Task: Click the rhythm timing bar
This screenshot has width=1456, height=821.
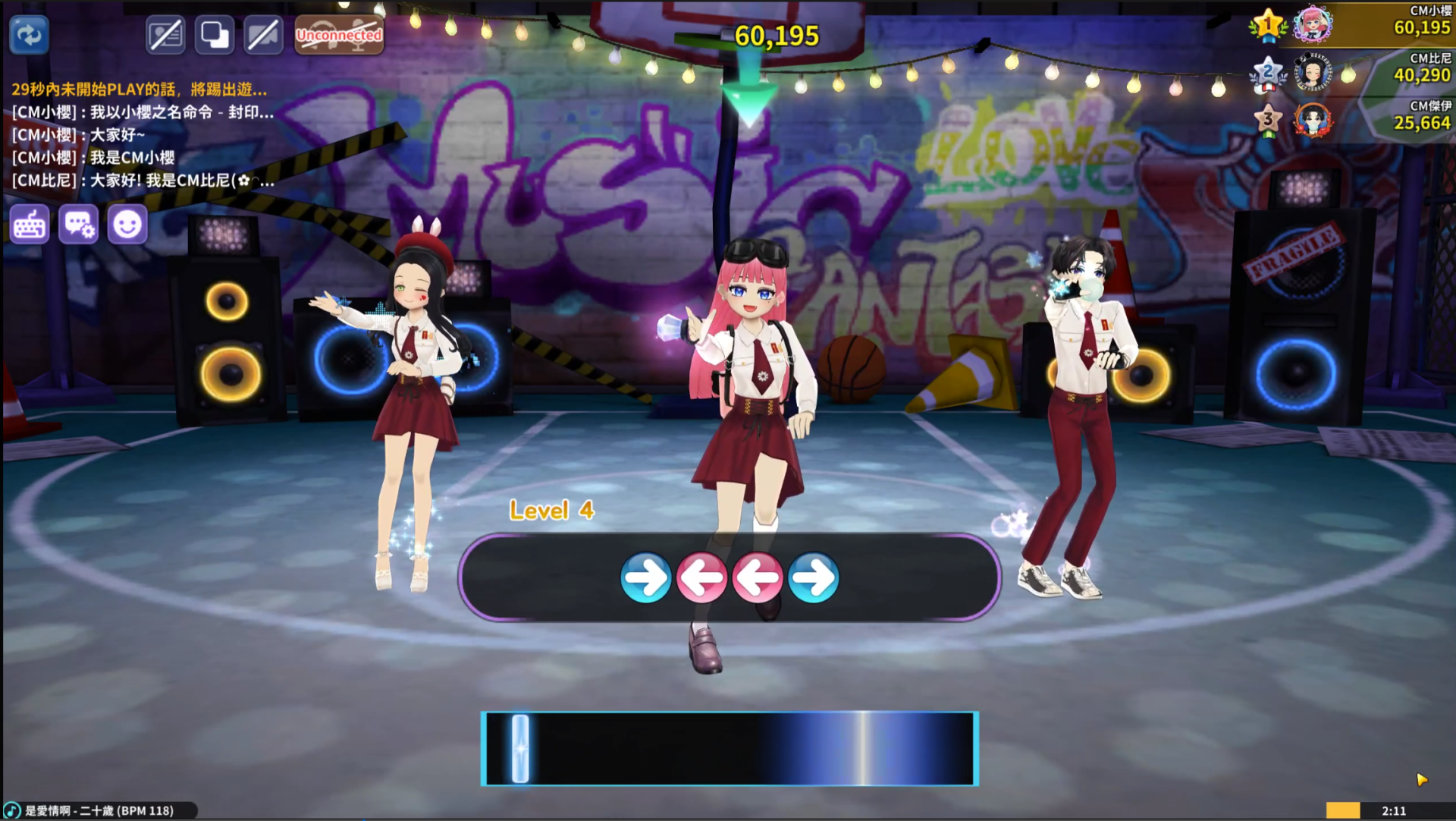Action: click(730, 748)
